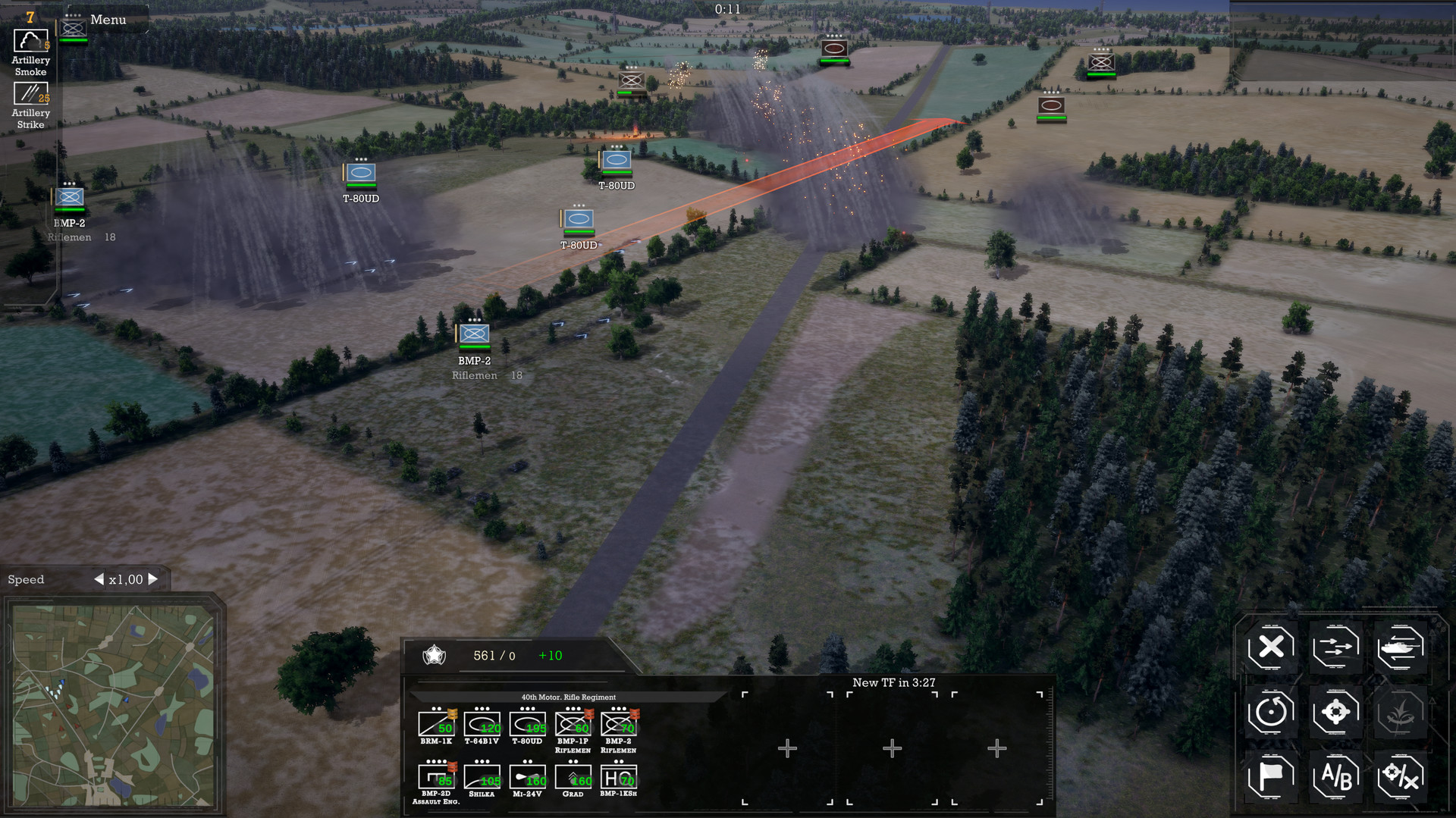
Task: Click the speed increase right arrow
Action: [154, 578]
